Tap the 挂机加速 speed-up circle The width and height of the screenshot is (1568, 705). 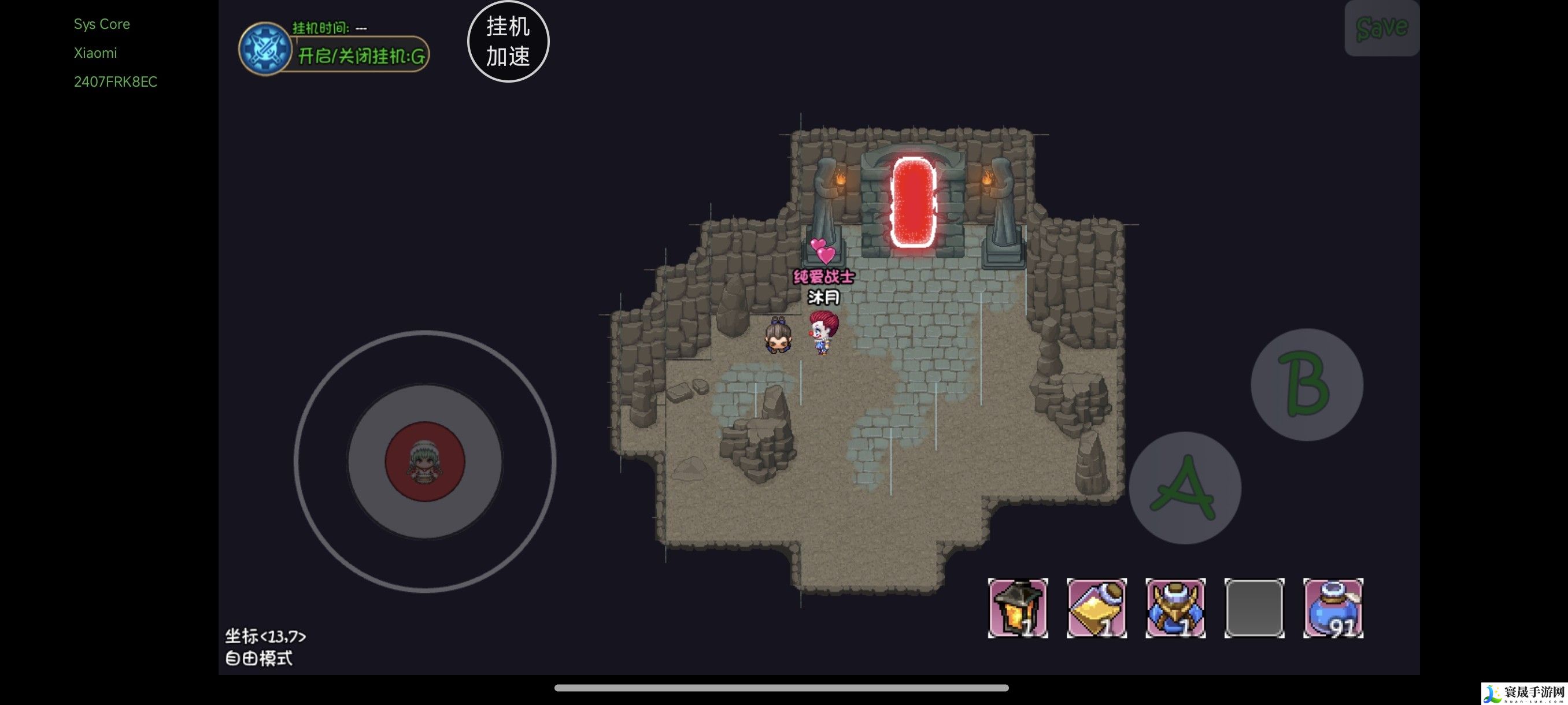click(x=508, y=42)
